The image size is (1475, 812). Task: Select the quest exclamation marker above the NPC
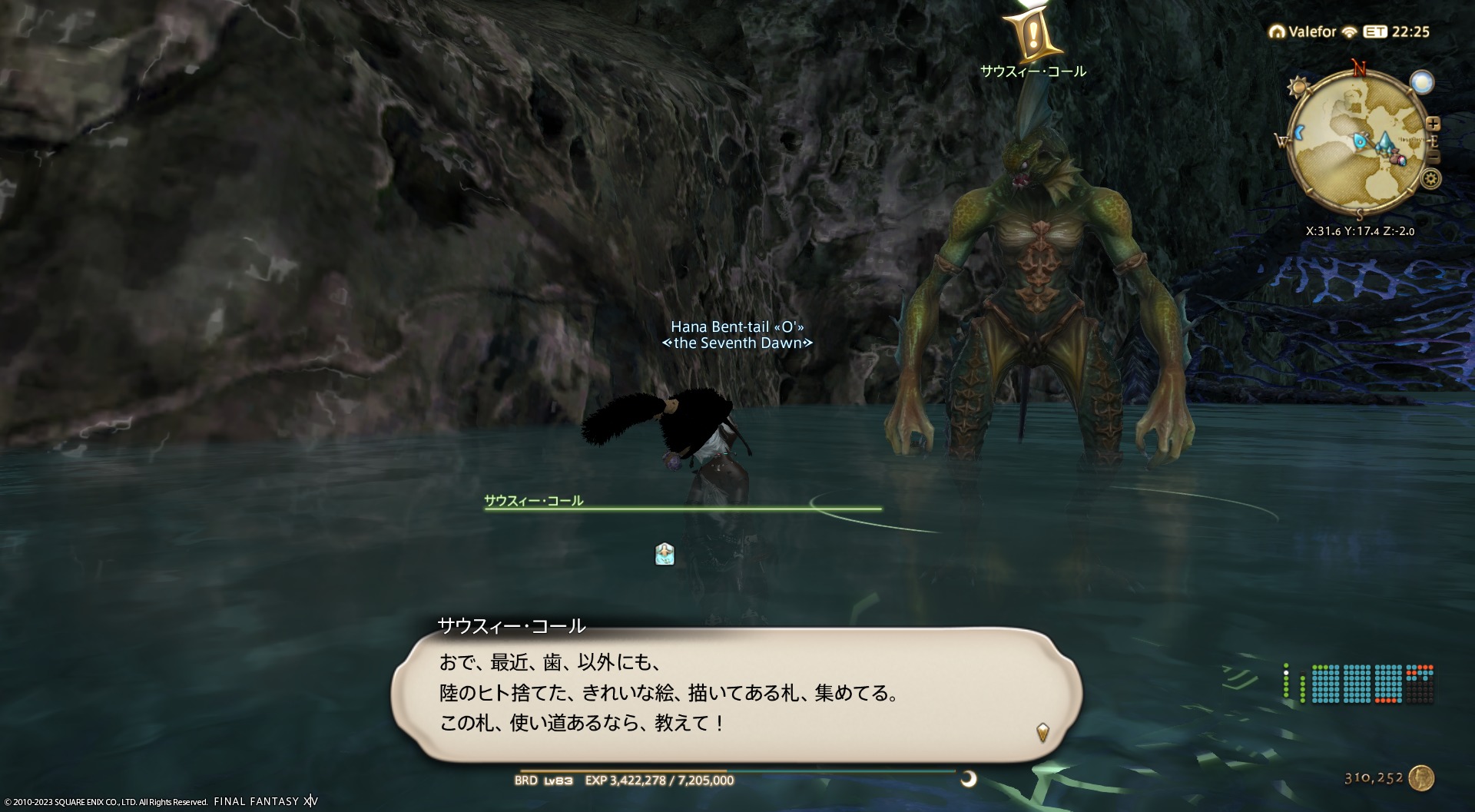(x=1032, y=35)
